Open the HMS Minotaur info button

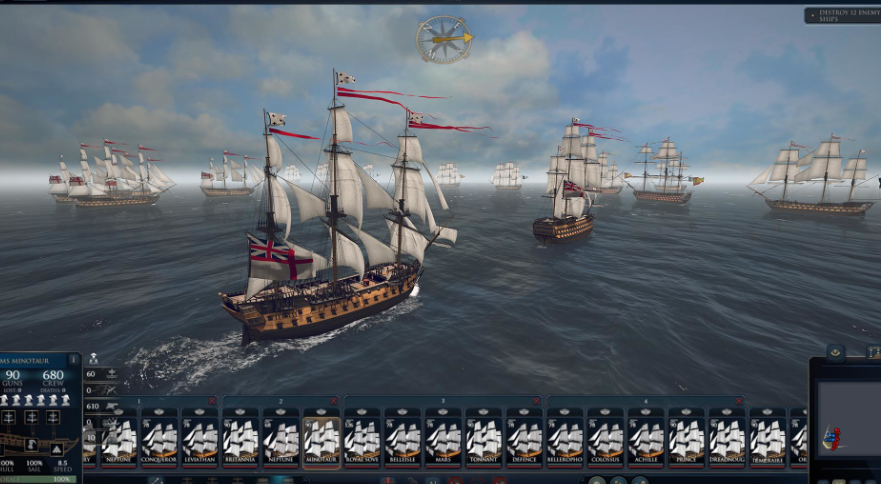coord(74,359)
